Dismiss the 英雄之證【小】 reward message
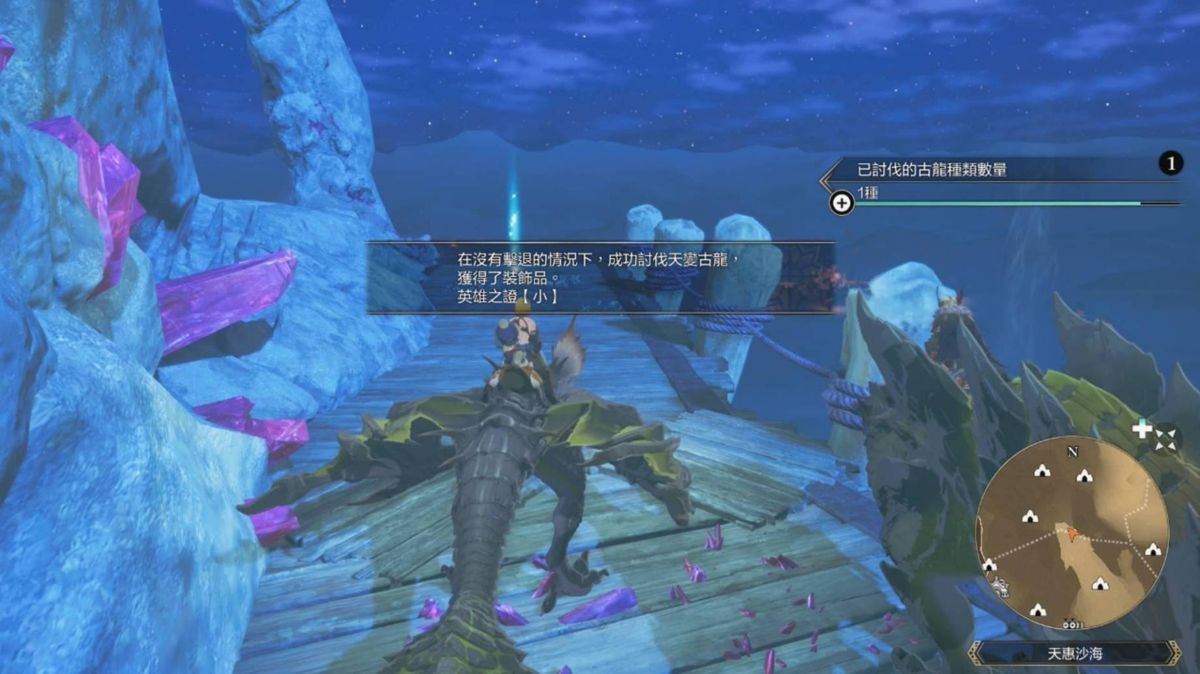This screenshot has width=1200, height=674. pyautogui.click(x=600, y=277)
